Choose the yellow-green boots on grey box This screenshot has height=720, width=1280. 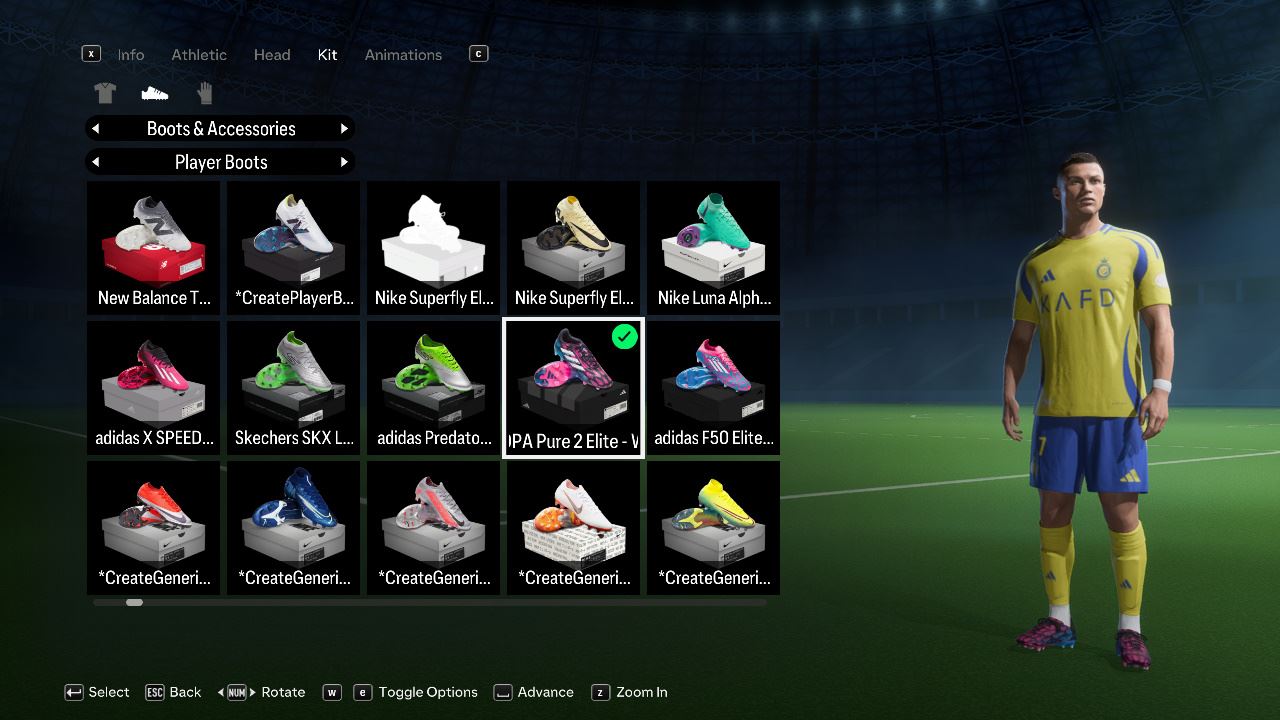(713, 528)
